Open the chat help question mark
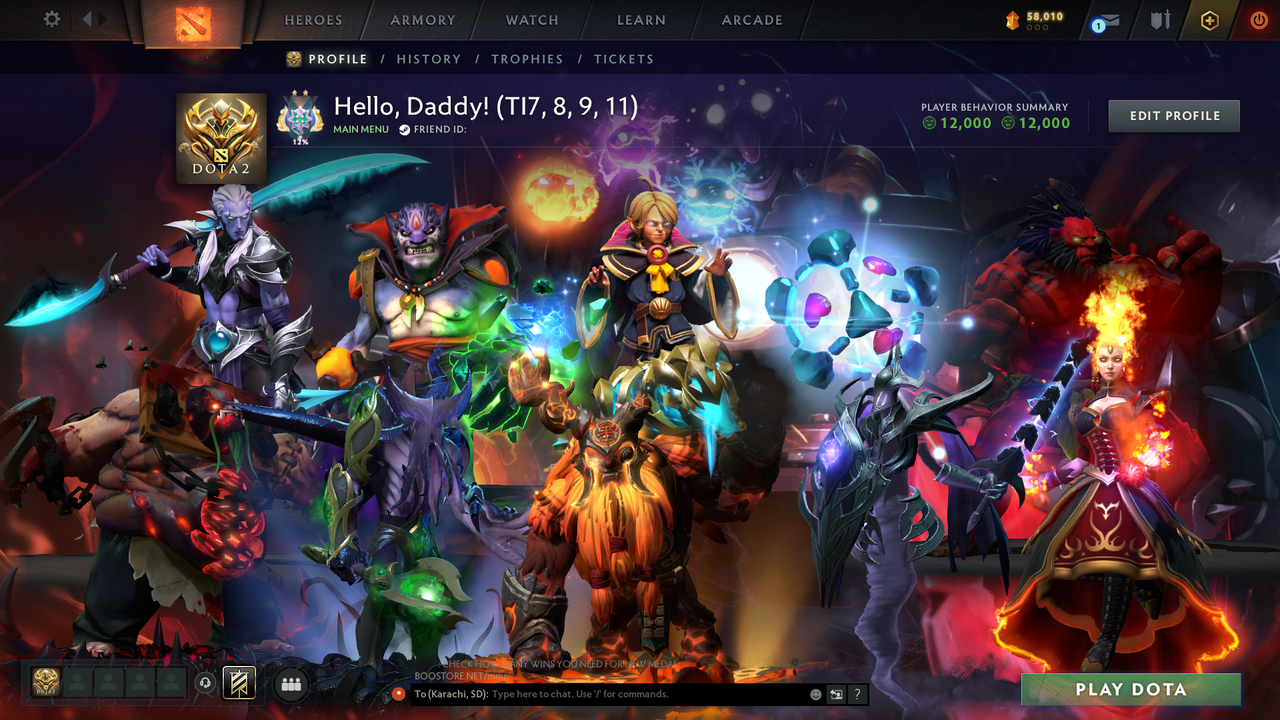 858,694
